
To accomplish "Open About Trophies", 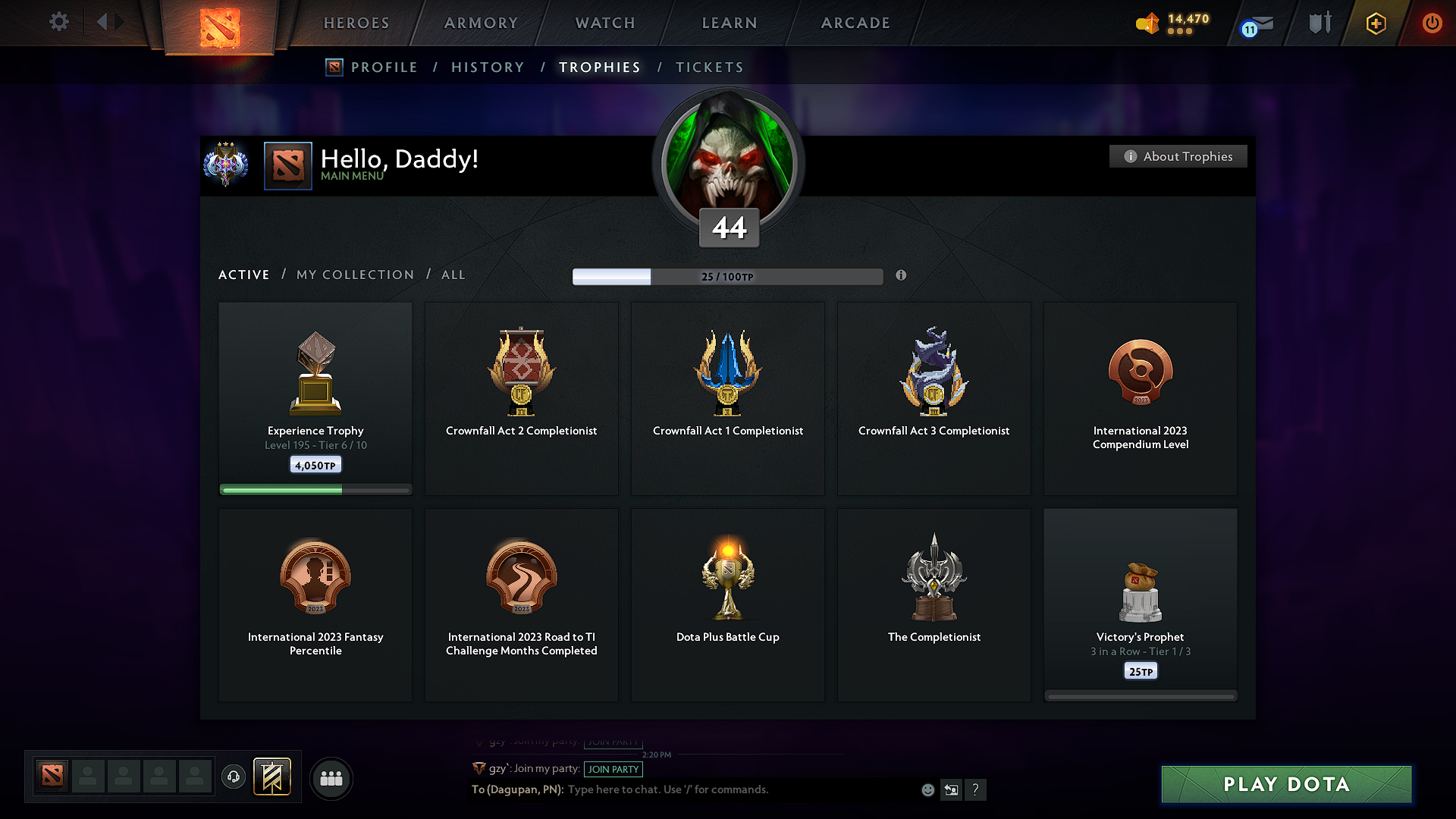I will pyautogui.click(x=1178, y=156).
